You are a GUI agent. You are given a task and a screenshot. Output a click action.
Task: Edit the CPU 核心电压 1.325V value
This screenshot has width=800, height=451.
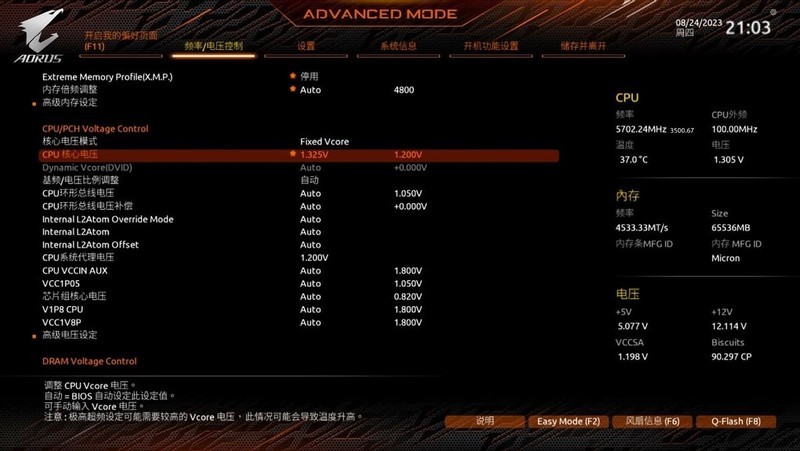314,155
